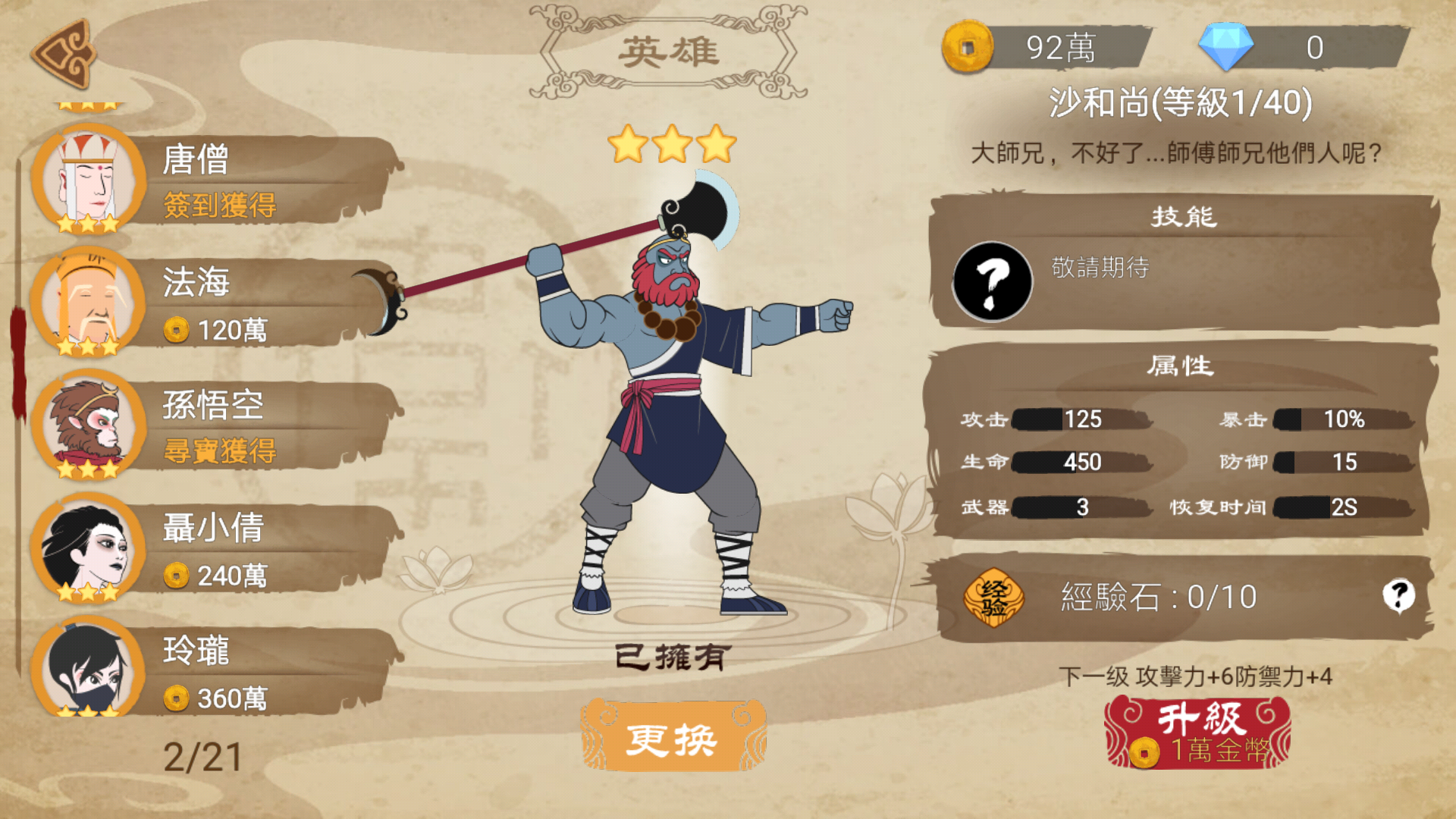Click the 經驗 experience stone icon
The image size is (1456, 819).
pyautogui.click(x=993, y=598)
